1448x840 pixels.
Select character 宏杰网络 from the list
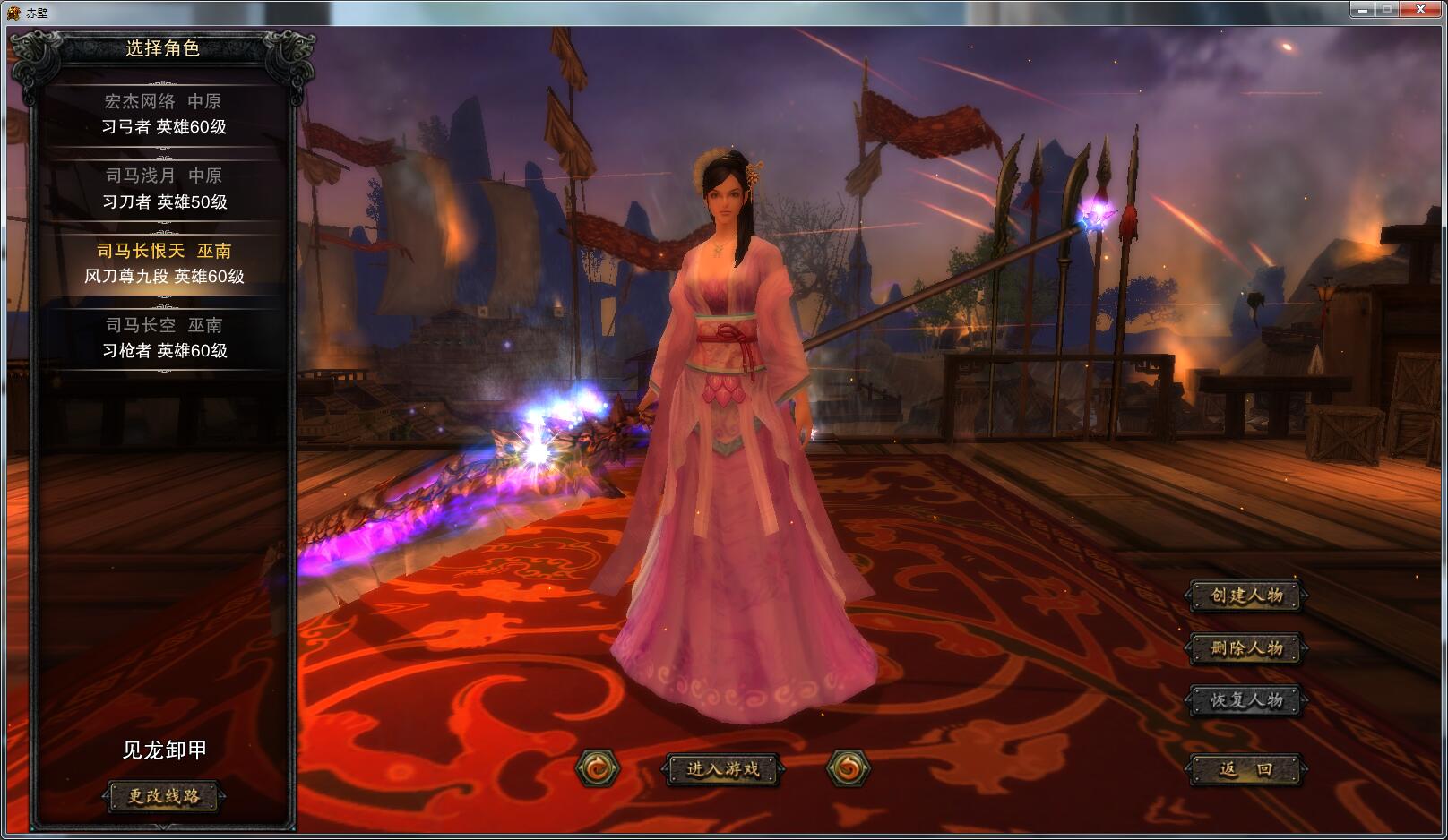(x=163, y=114)
